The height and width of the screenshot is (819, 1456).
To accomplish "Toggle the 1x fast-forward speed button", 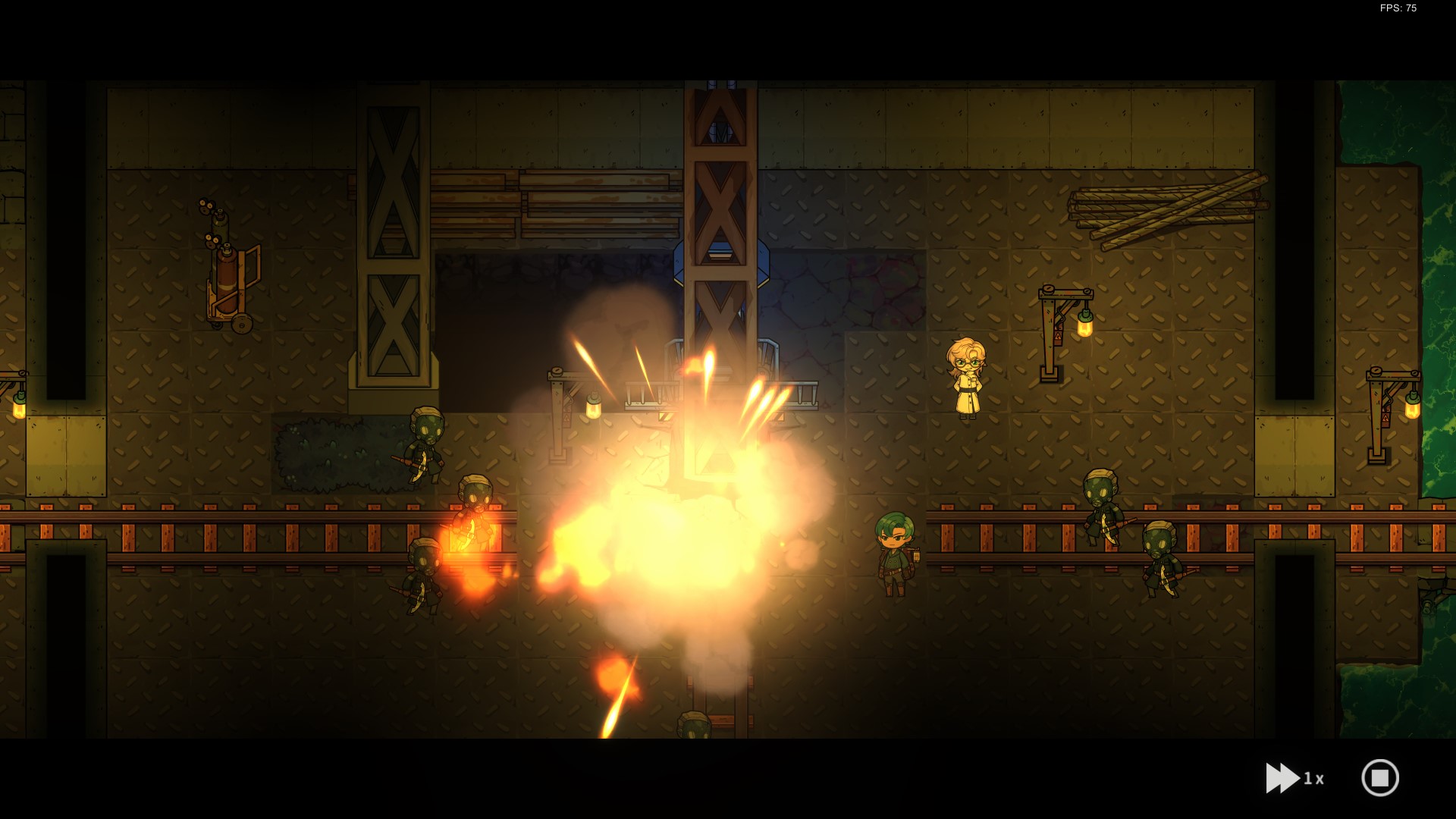I will click(x=1294, y=778).
